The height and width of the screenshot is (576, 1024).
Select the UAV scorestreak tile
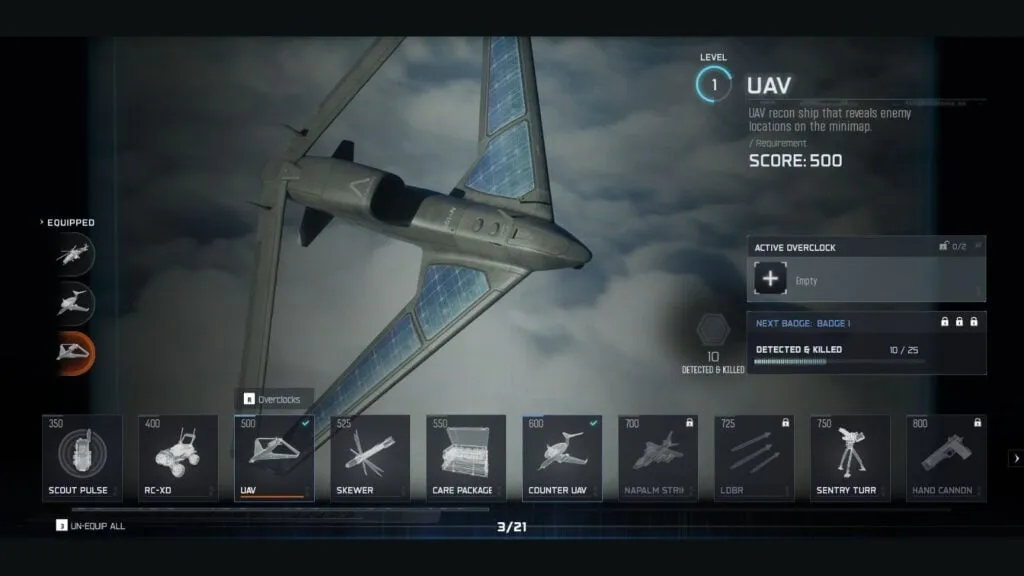[x=274, y=458]
